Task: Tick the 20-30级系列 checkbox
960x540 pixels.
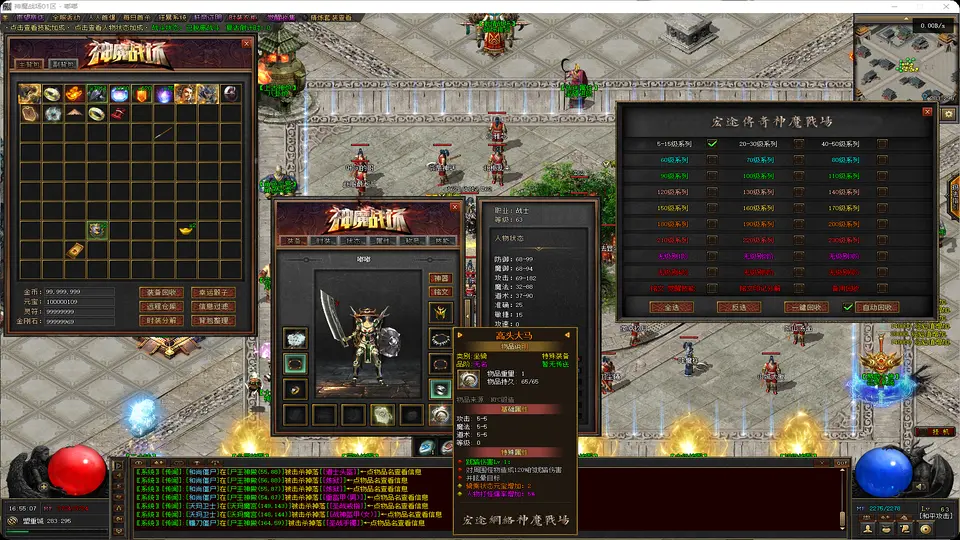Action: click(798, 144)
